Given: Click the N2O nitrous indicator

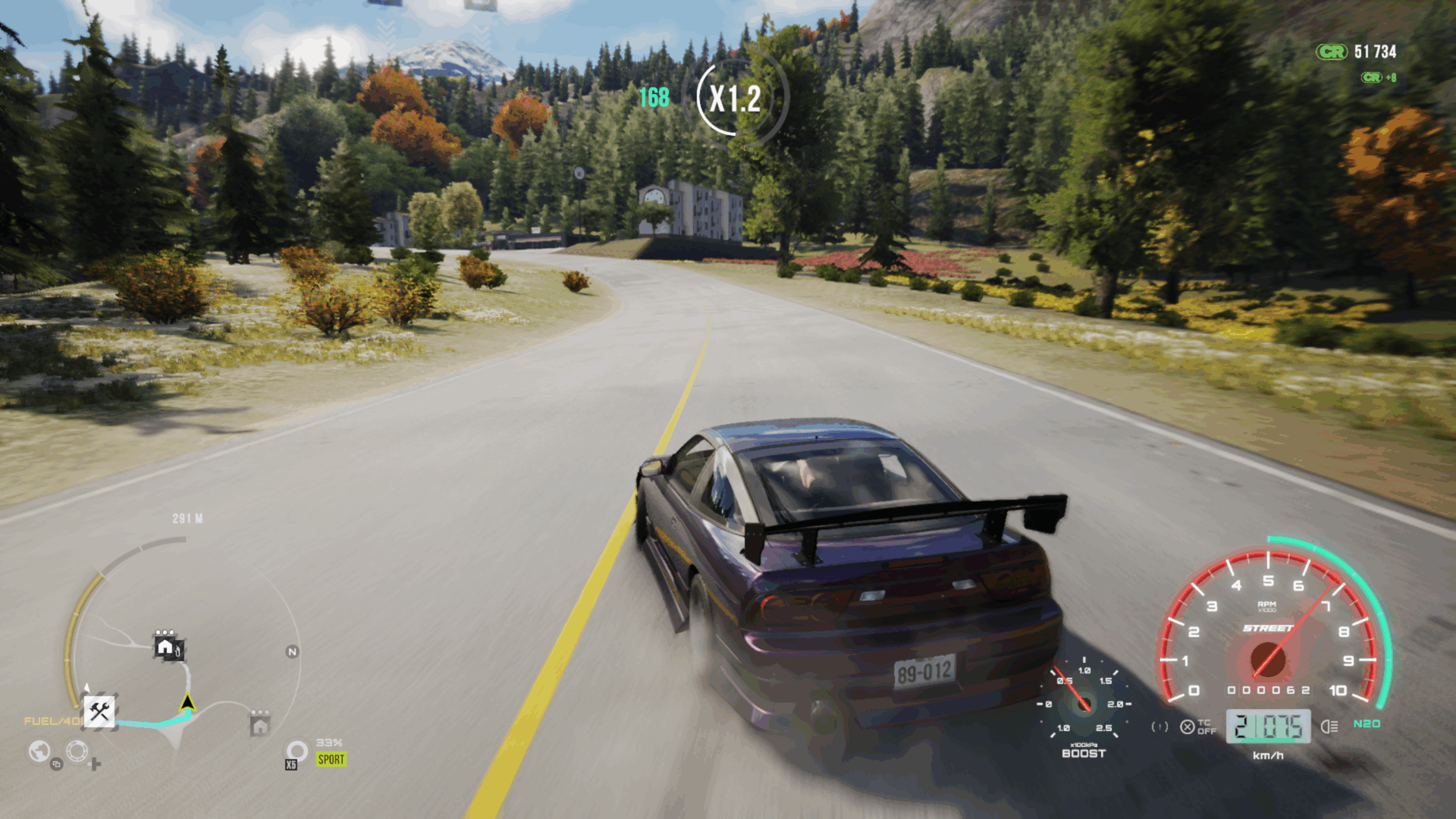Looking at the screenshot, I should 1367,724.
